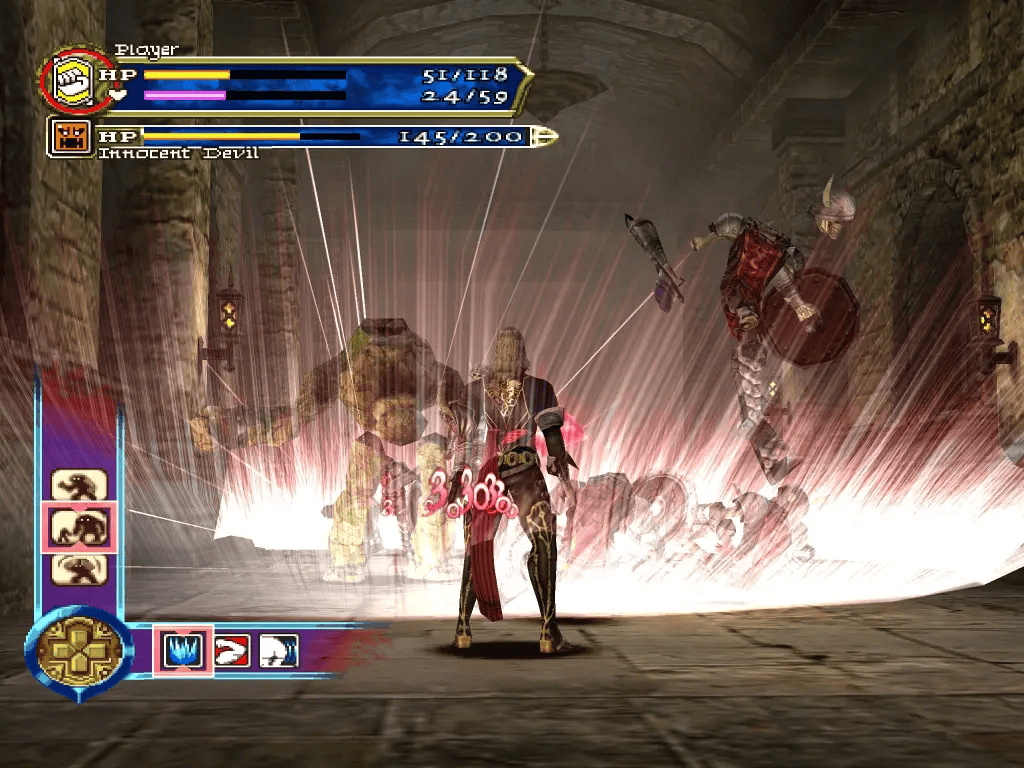
Task: Select the blue flame burst ability icon
Action: [183, 651]
